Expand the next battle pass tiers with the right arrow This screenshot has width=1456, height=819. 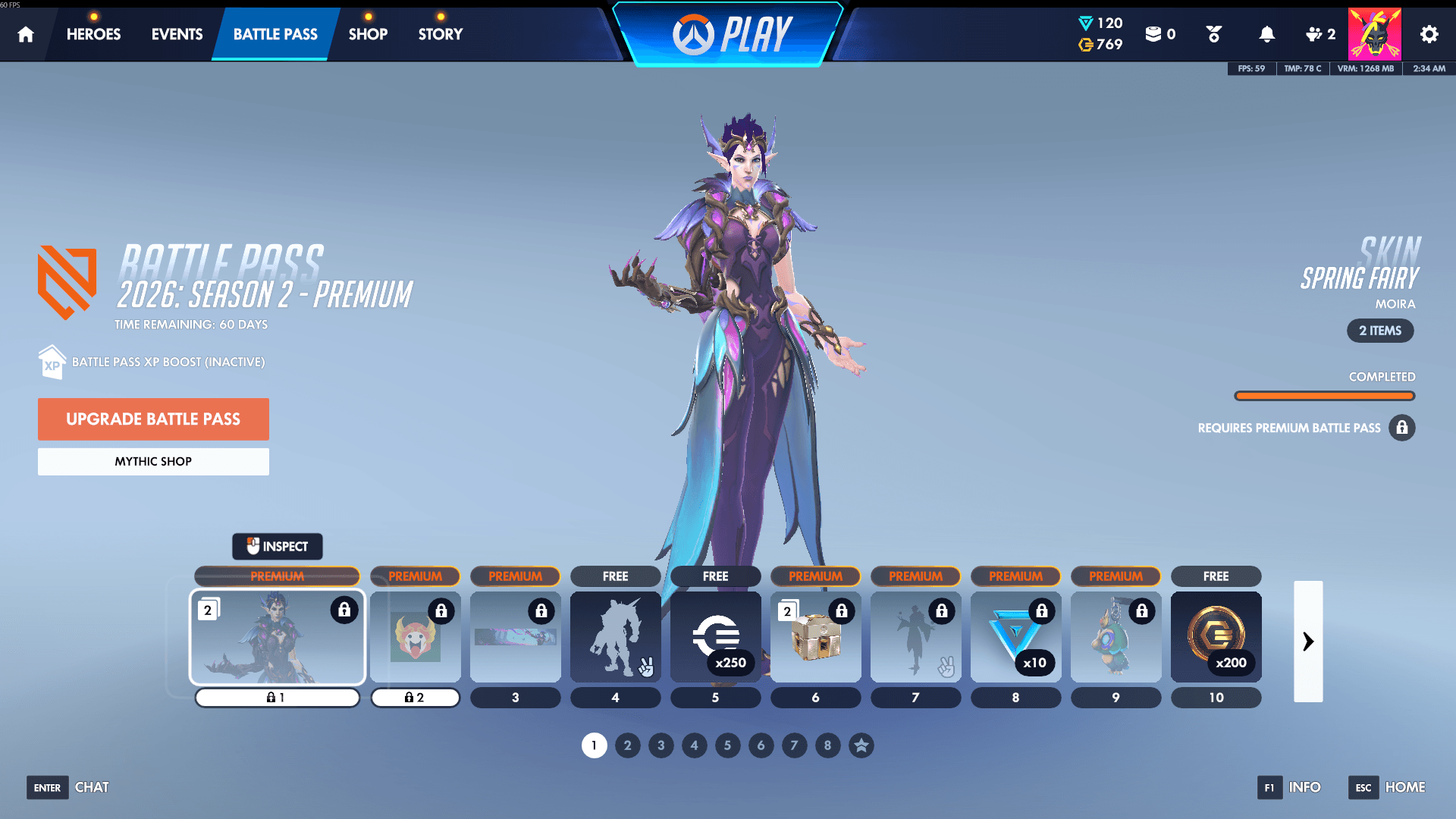[1308, 641]
